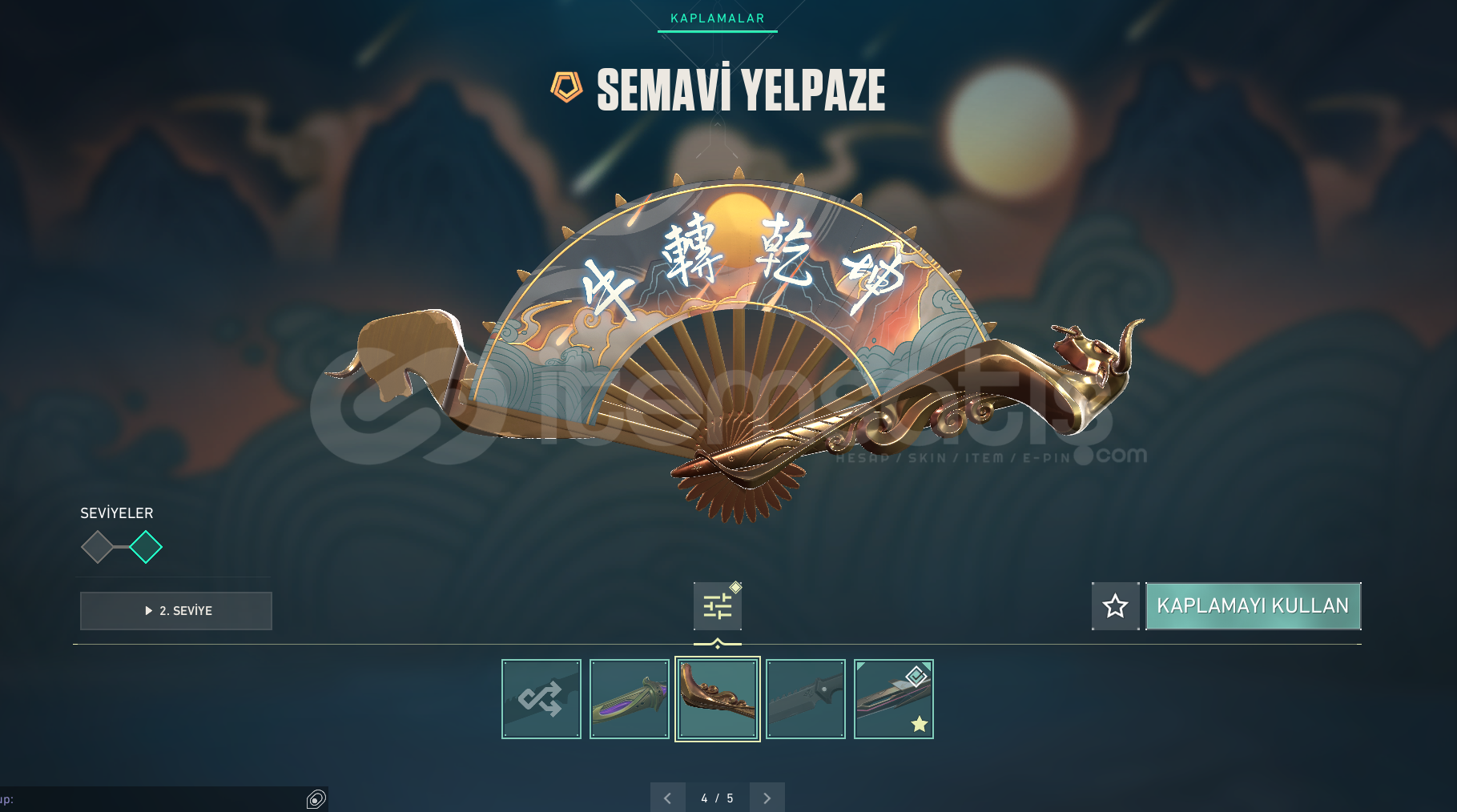Mark this skin as favorite with the star

1115,606
